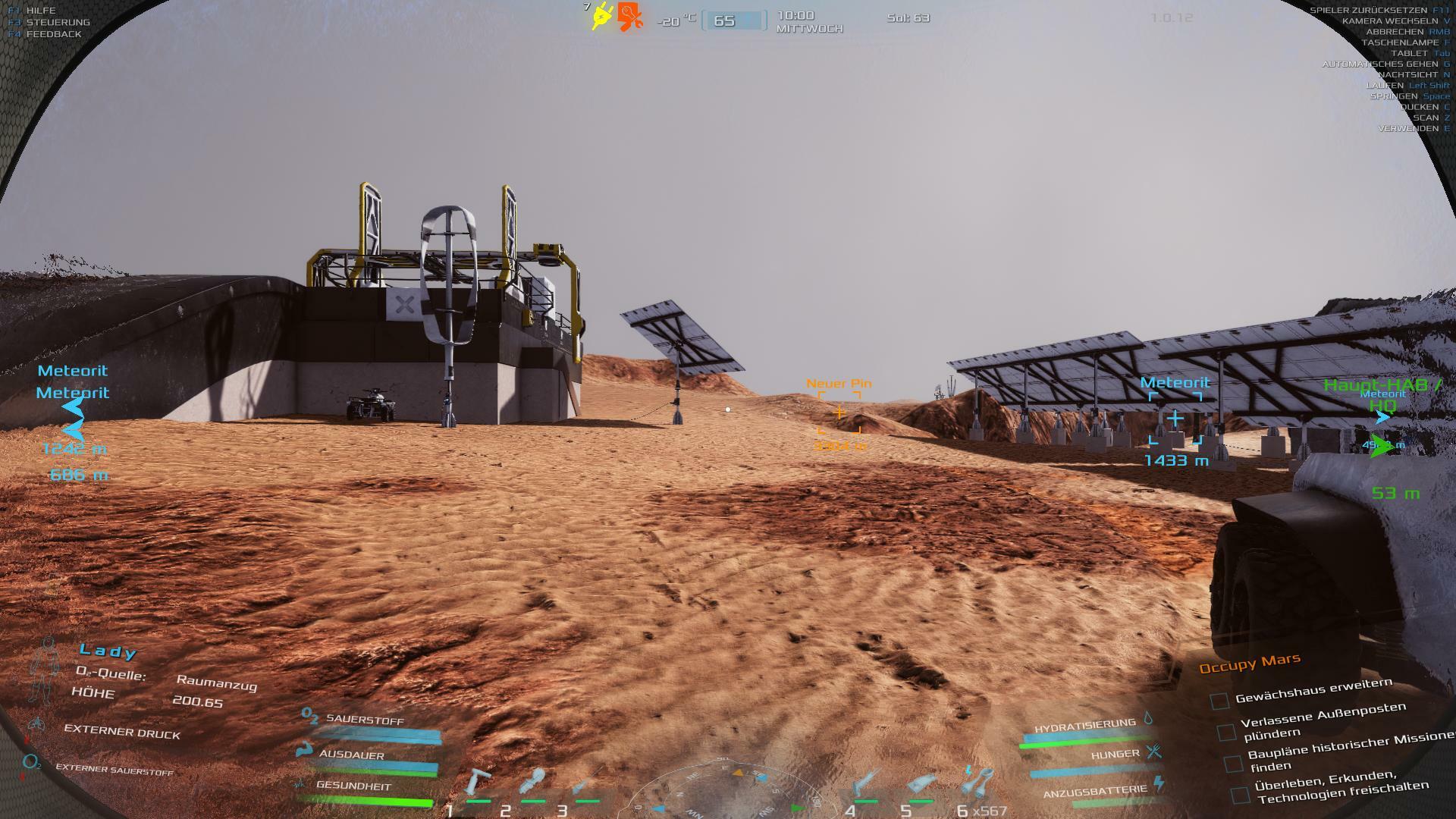The image size is (1456, 819).
Task: Click the Feedback entry
Action: click(53, 34)
